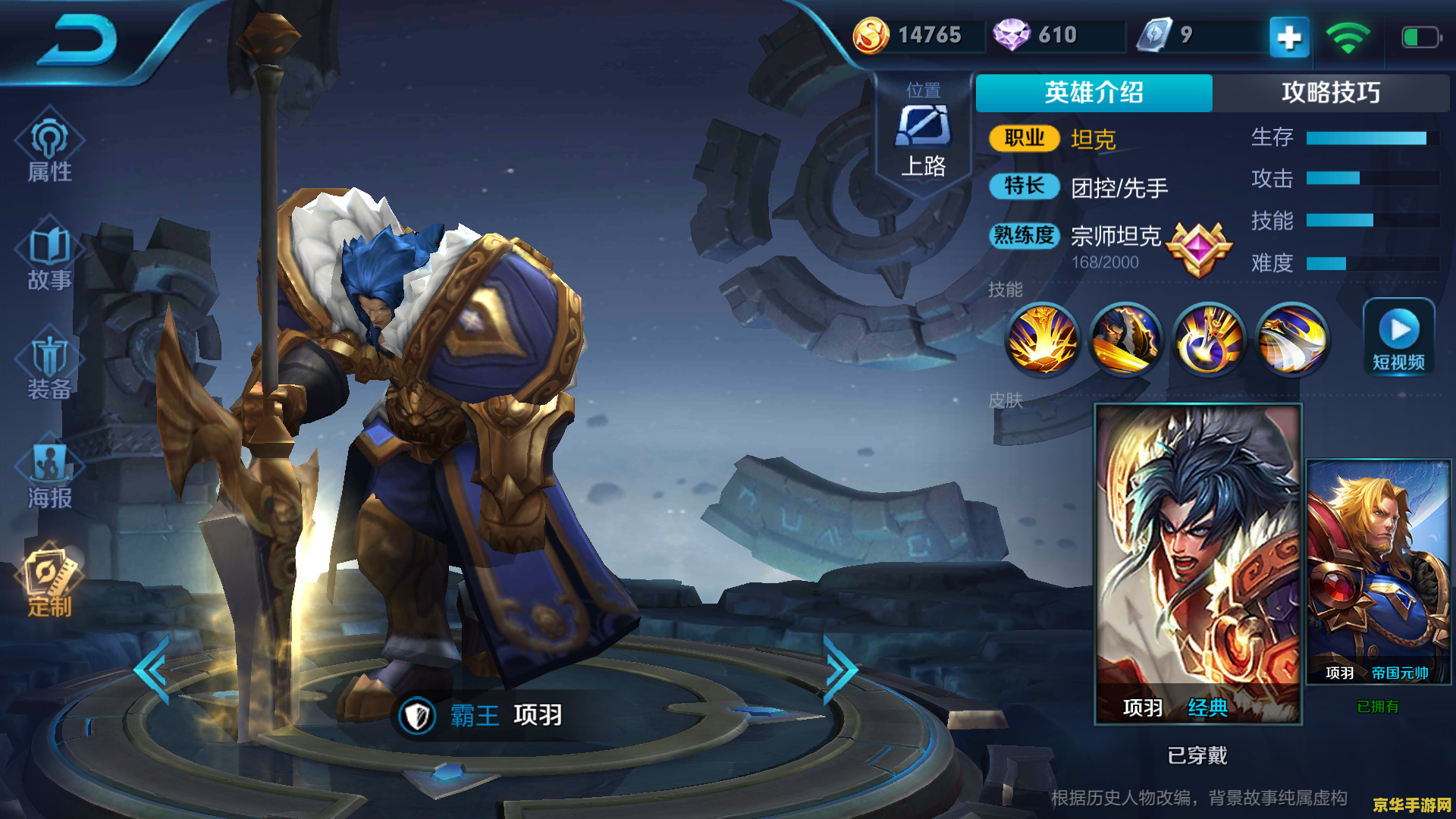Screen dimensions: 1456x819
Task: Click the right arrow to view next hero
Action: click(x=839, y=670)
